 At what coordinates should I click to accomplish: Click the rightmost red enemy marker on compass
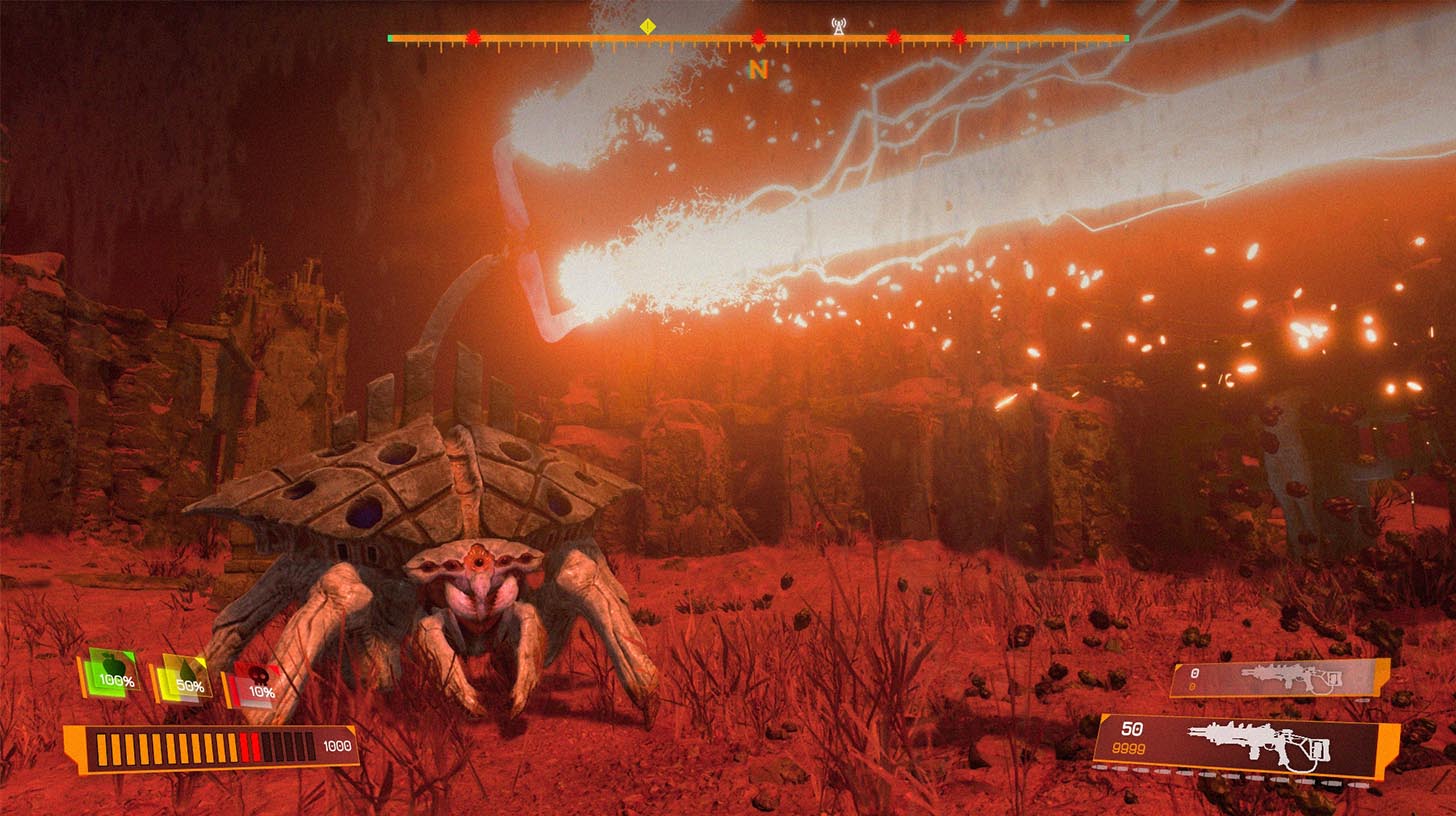(x=959, y=38)
